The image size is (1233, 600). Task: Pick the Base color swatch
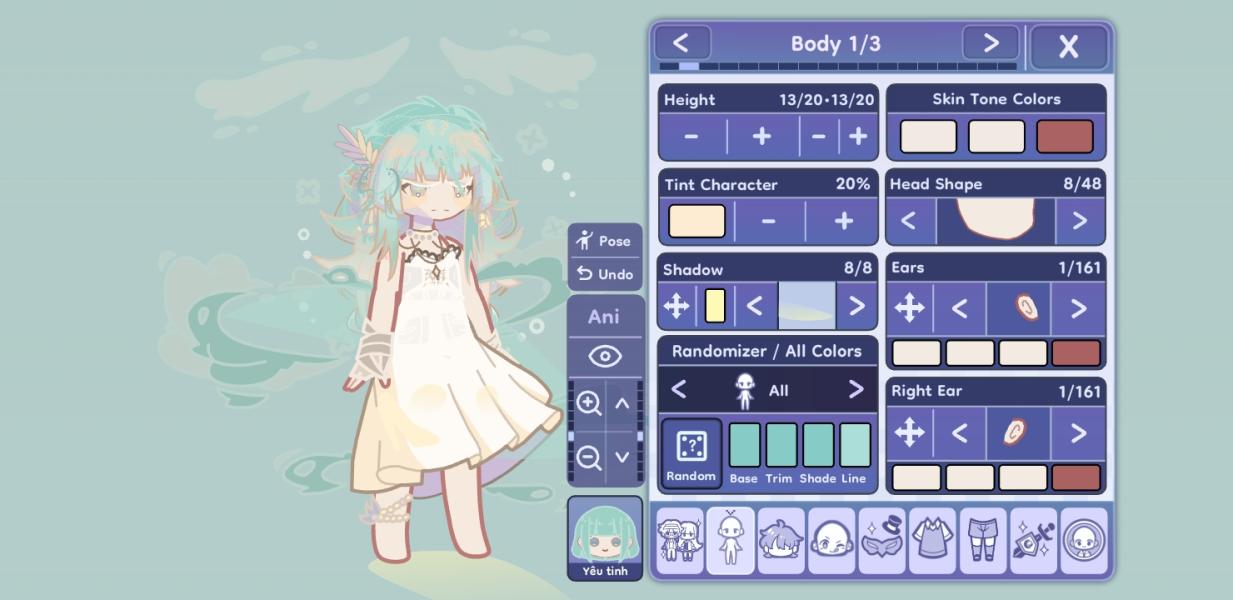pos(744,445)
